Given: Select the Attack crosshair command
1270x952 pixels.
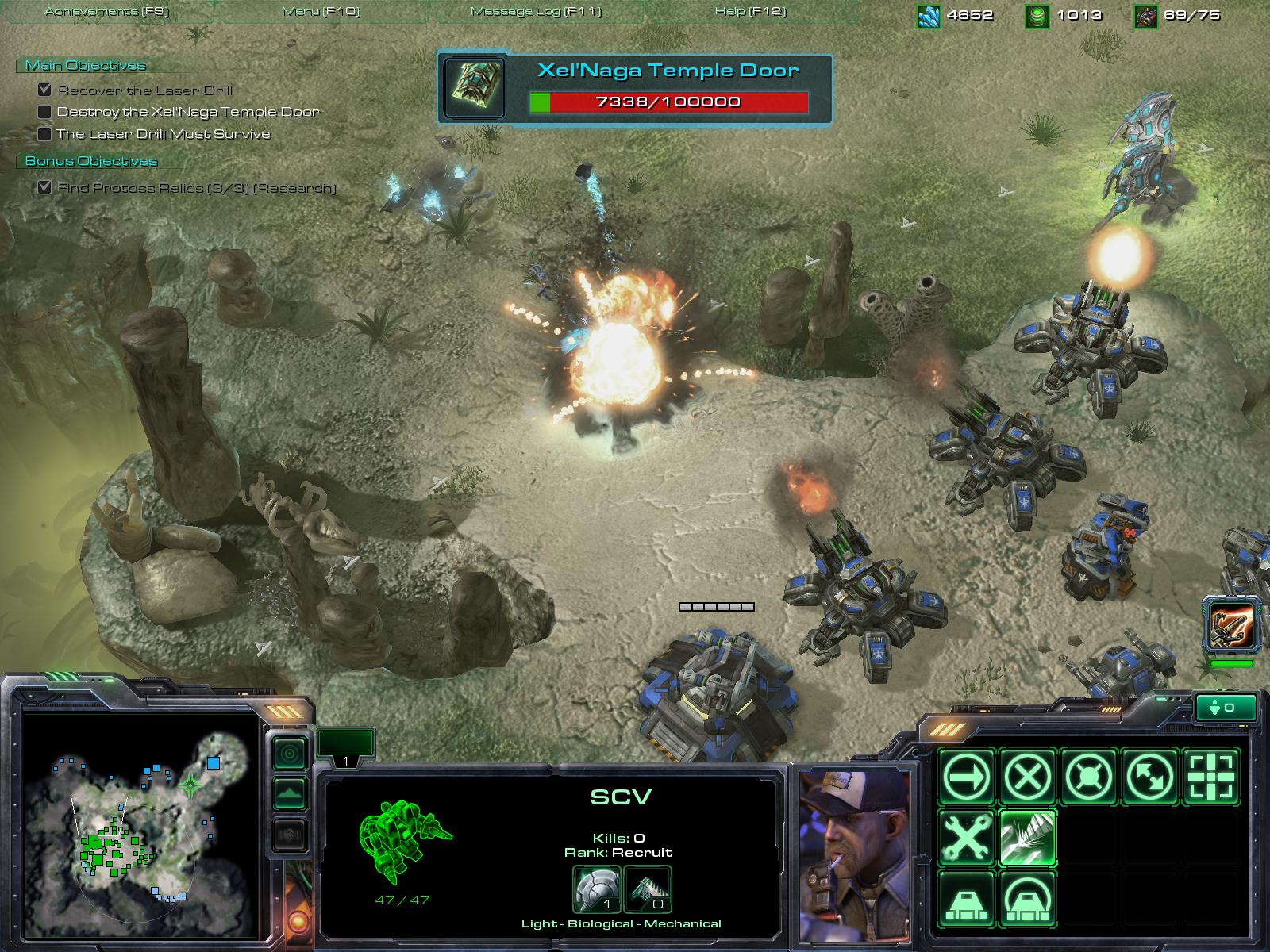Looking at the screenshot, I should tap(1211, 775).
